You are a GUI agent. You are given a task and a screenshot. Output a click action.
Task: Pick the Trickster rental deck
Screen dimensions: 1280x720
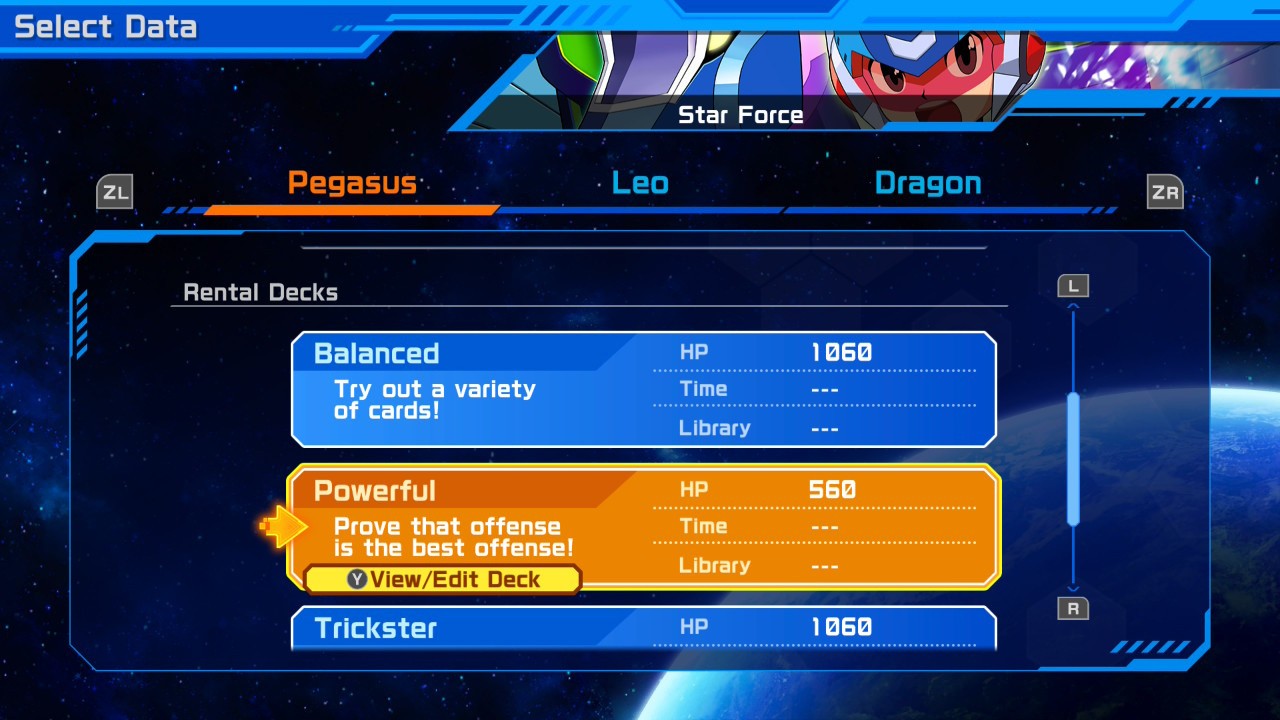(x=643, y=628)
